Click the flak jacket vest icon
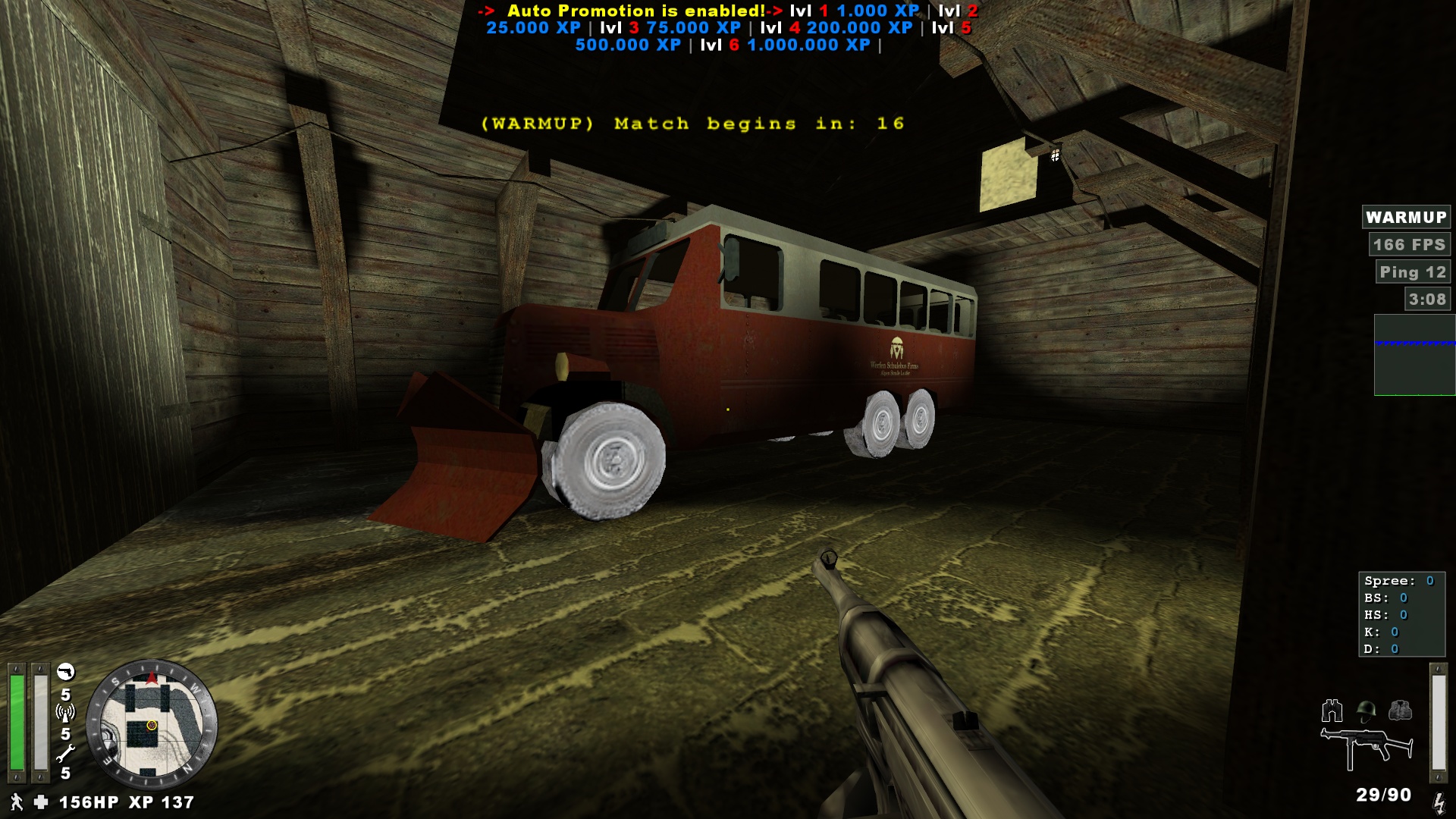This screenshot has width=1456, height=819. coord(1400,711)
